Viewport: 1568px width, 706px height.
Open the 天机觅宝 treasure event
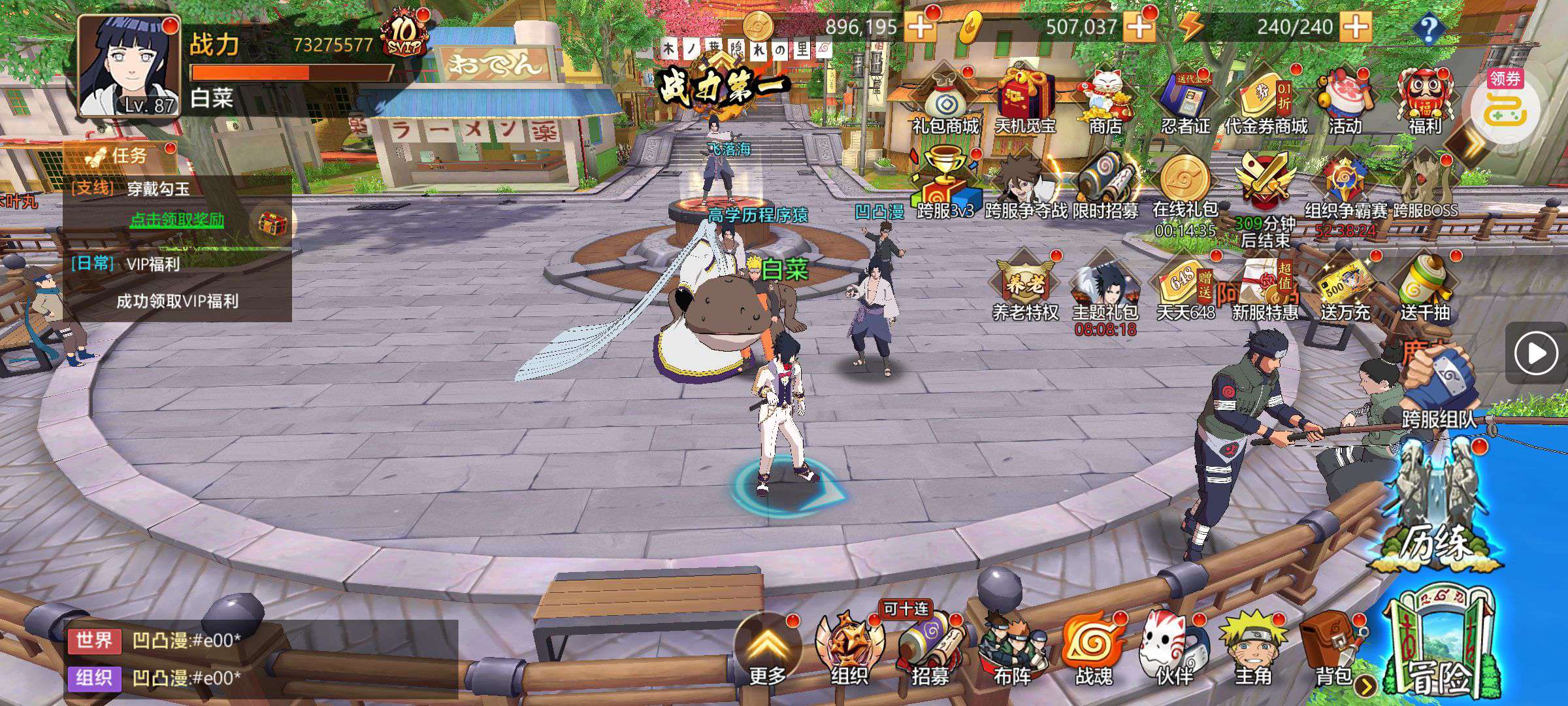click(x=1025, y=101)
